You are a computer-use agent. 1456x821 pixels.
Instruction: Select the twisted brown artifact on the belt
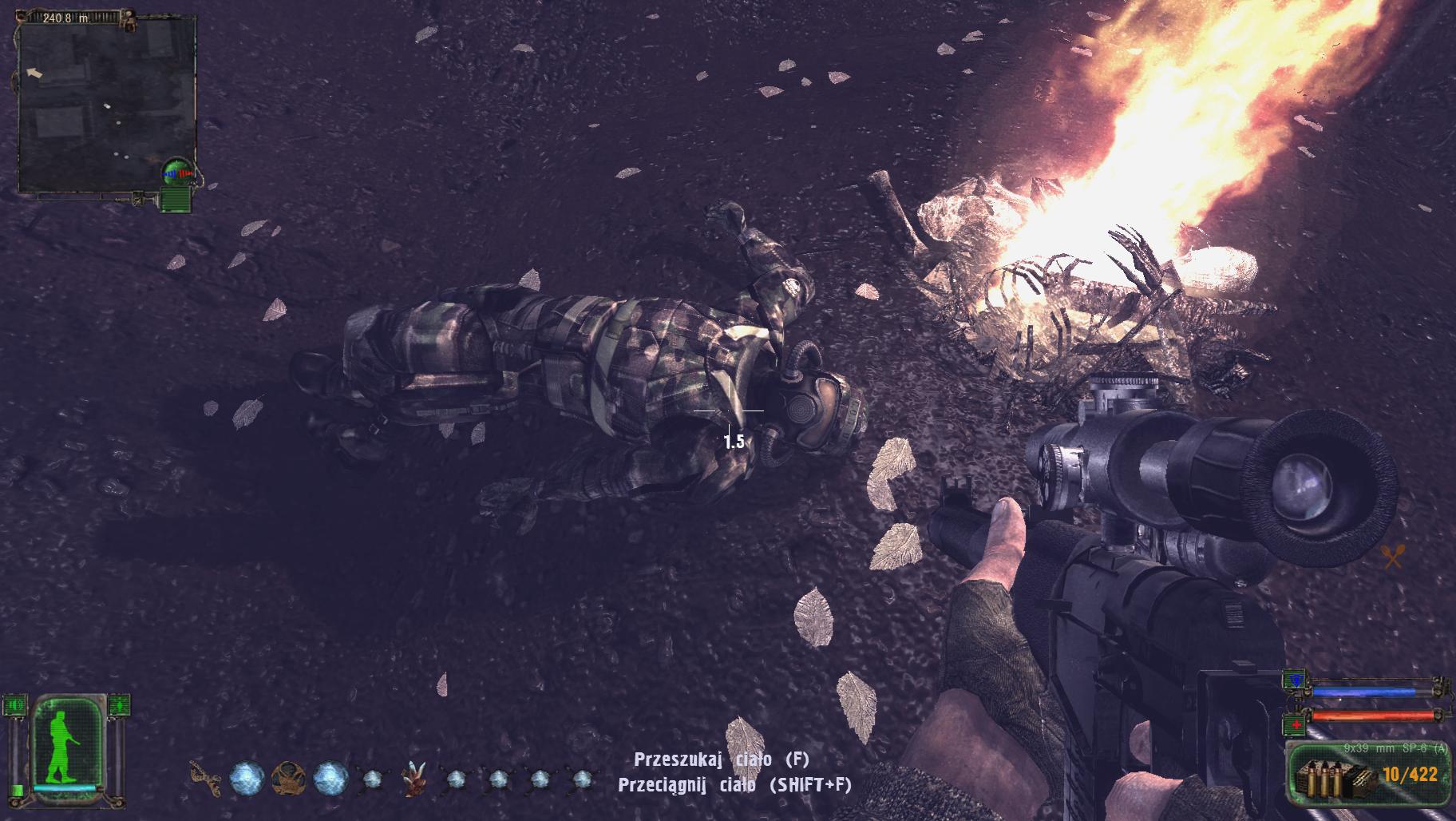pos(204,777)
